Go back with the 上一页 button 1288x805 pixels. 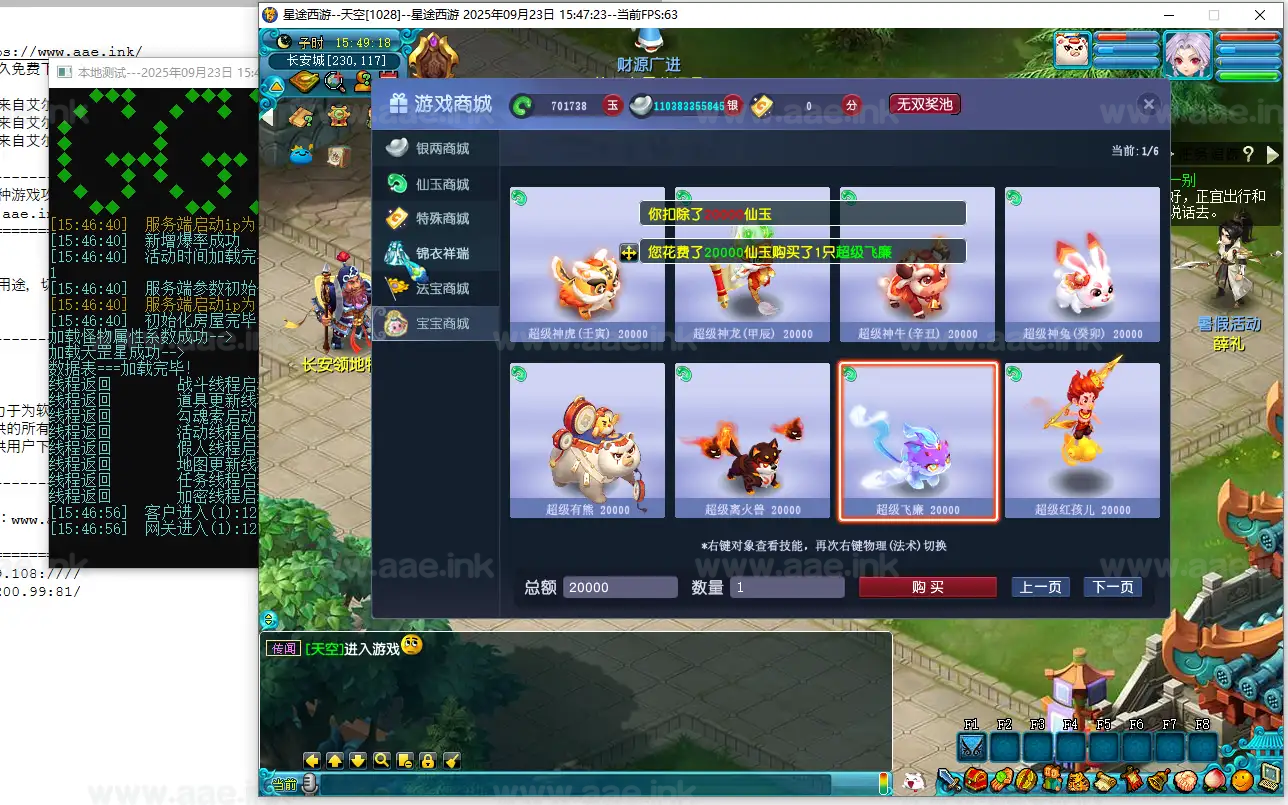coord(1040,587)
